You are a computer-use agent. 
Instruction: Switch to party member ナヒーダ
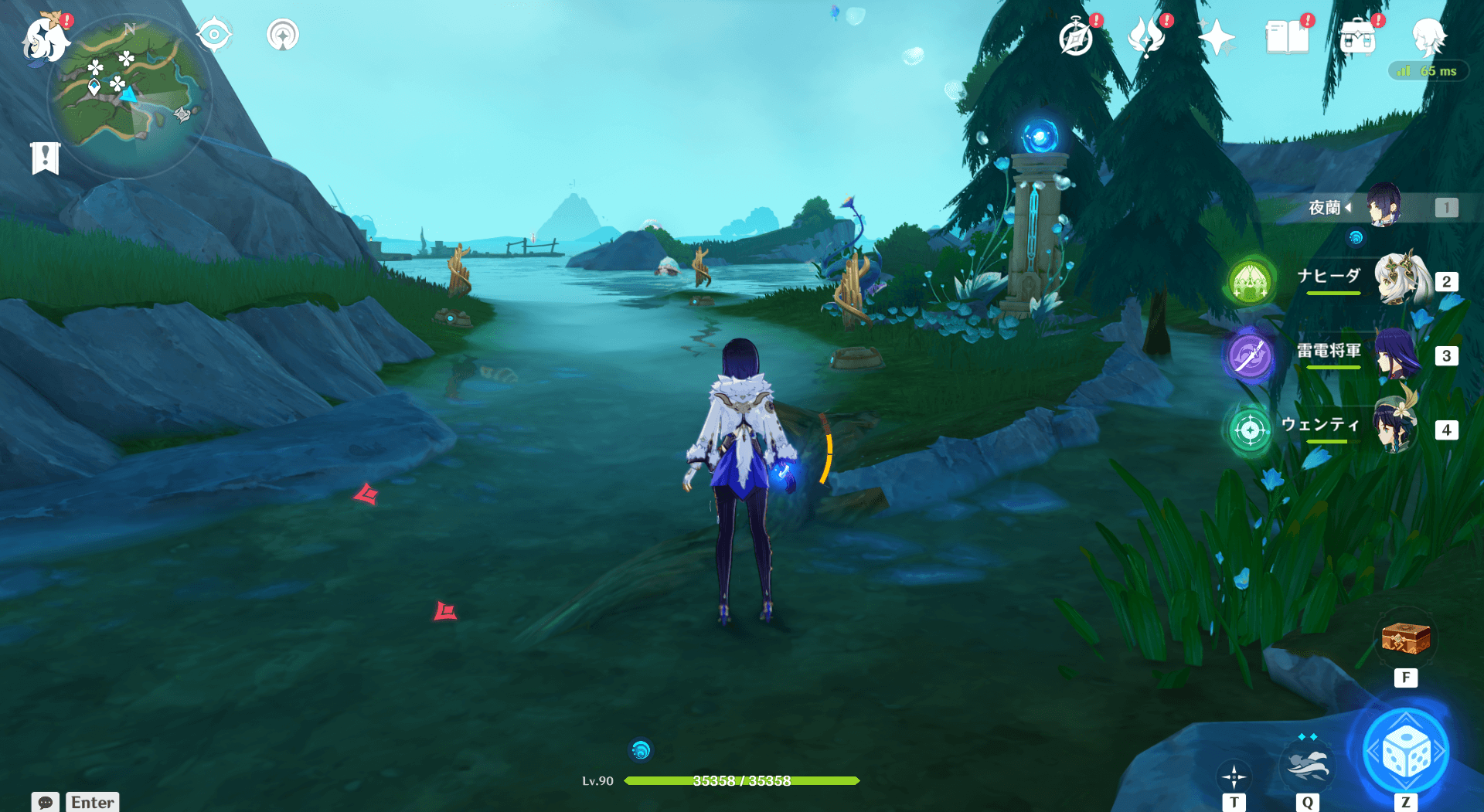point(1399,280)
